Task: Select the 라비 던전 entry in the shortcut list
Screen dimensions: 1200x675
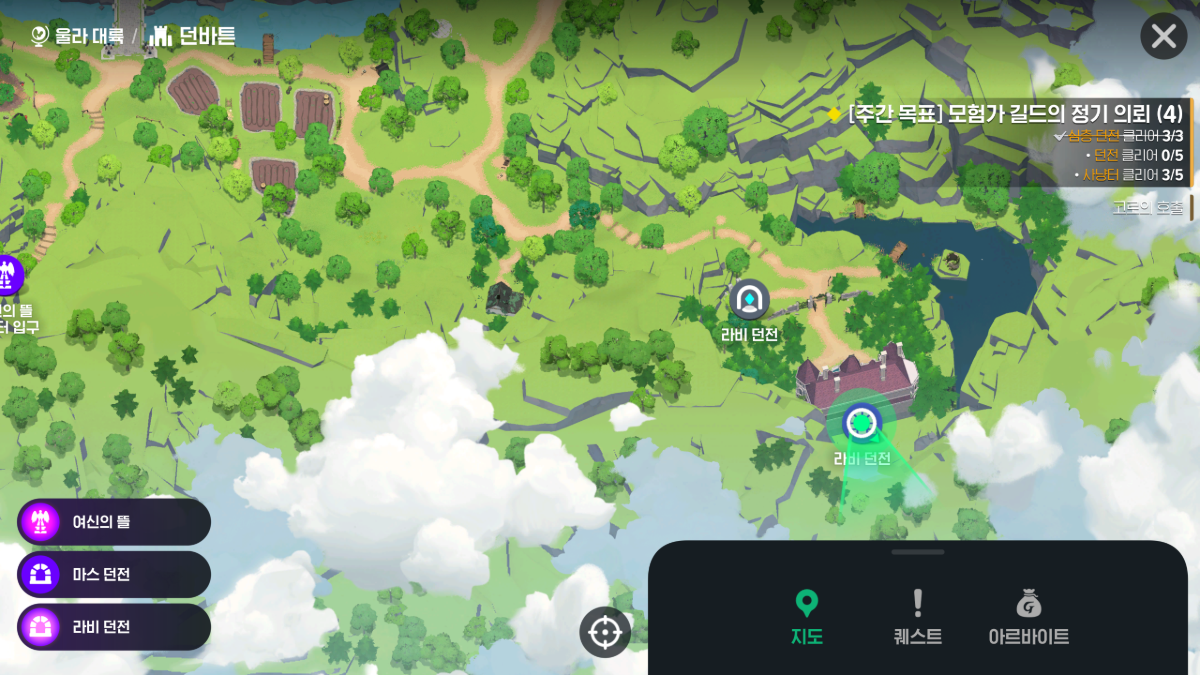Action: click(x=113, y=627)
